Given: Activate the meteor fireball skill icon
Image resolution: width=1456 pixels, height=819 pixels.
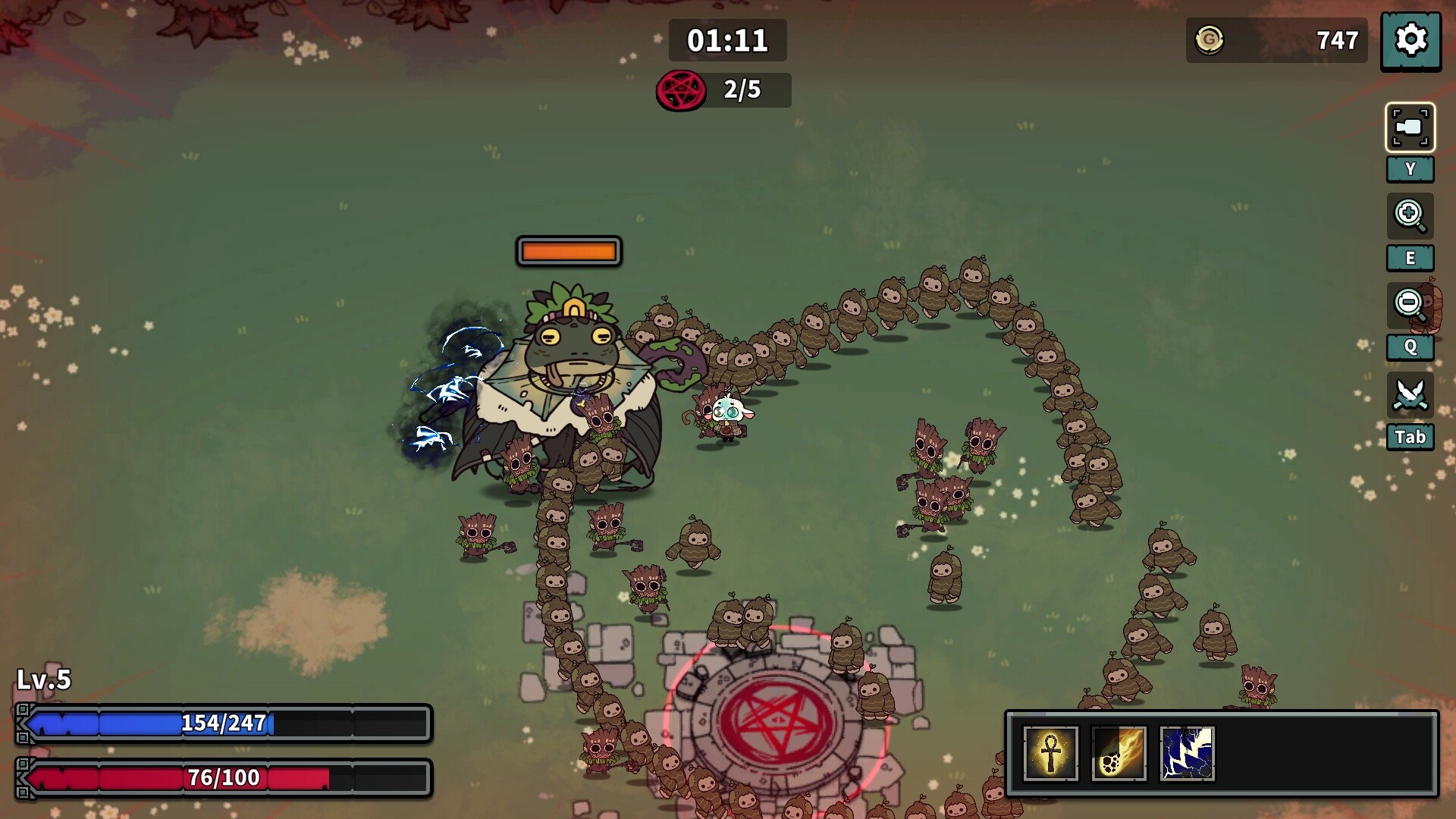Looking at the screenshot, I should pos(1119,753).
